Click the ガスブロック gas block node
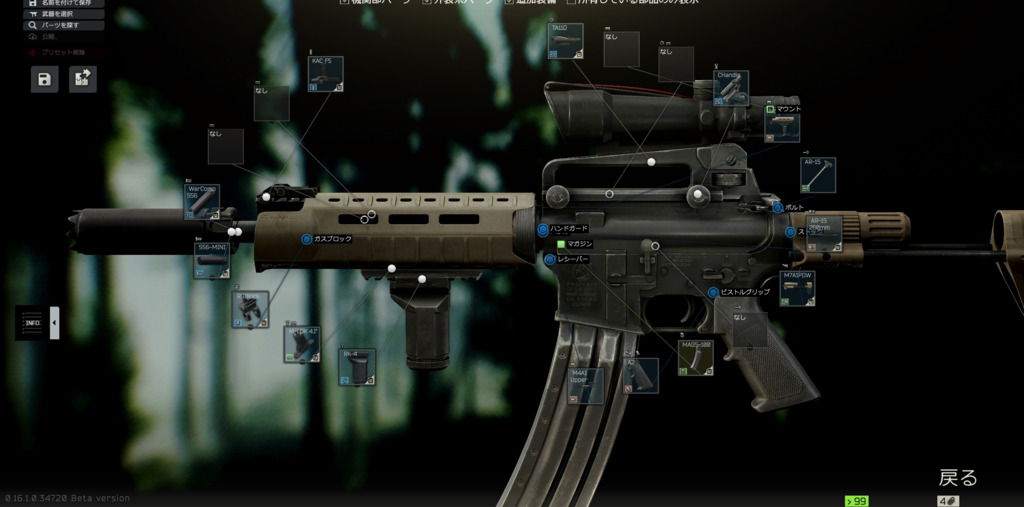Image resolution: width=1024 pixels, height=507 pixels. pos(307,239)
